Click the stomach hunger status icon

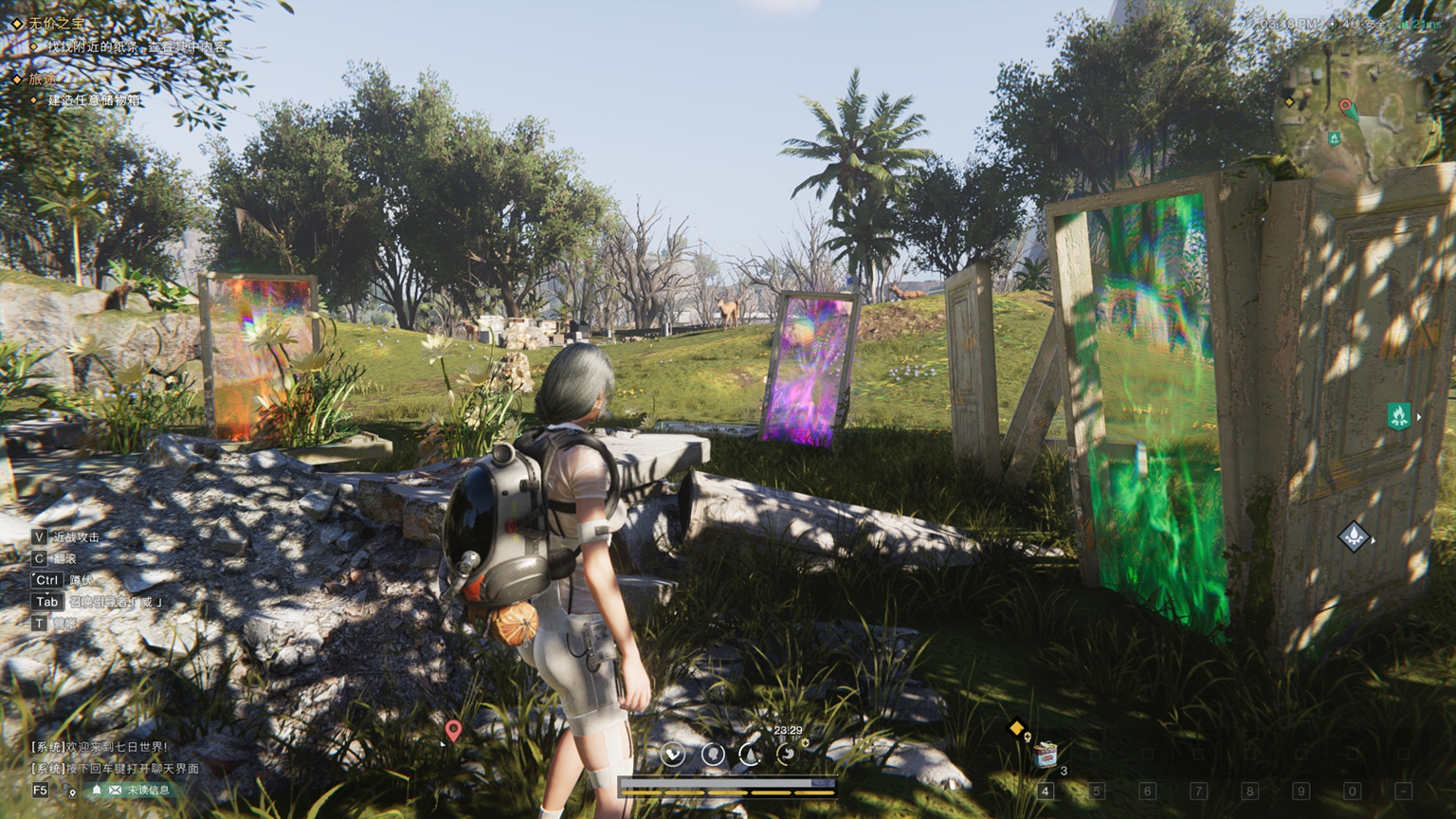point(787,755)
